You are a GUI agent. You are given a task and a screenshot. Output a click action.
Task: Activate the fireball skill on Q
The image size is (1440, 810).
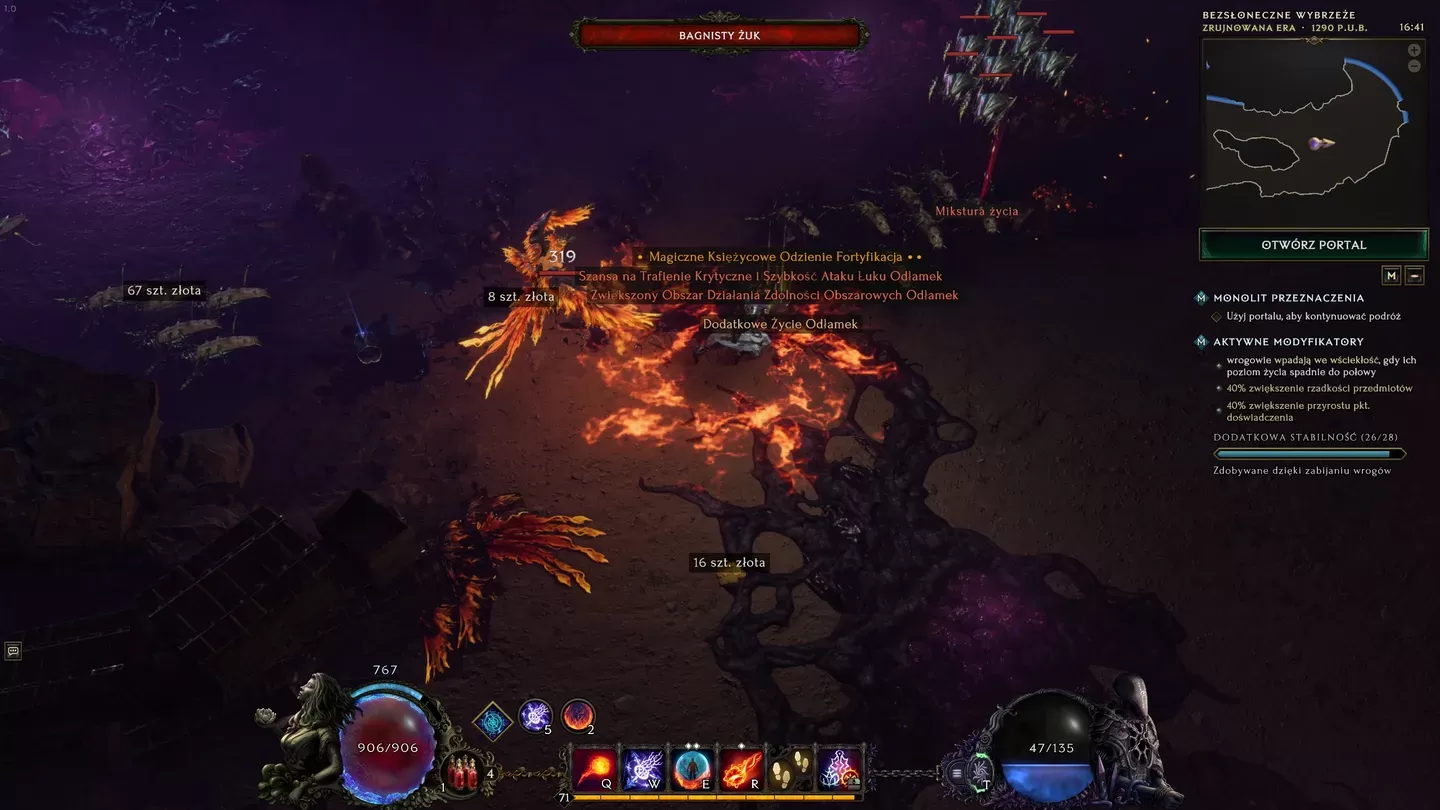point(595,769)
